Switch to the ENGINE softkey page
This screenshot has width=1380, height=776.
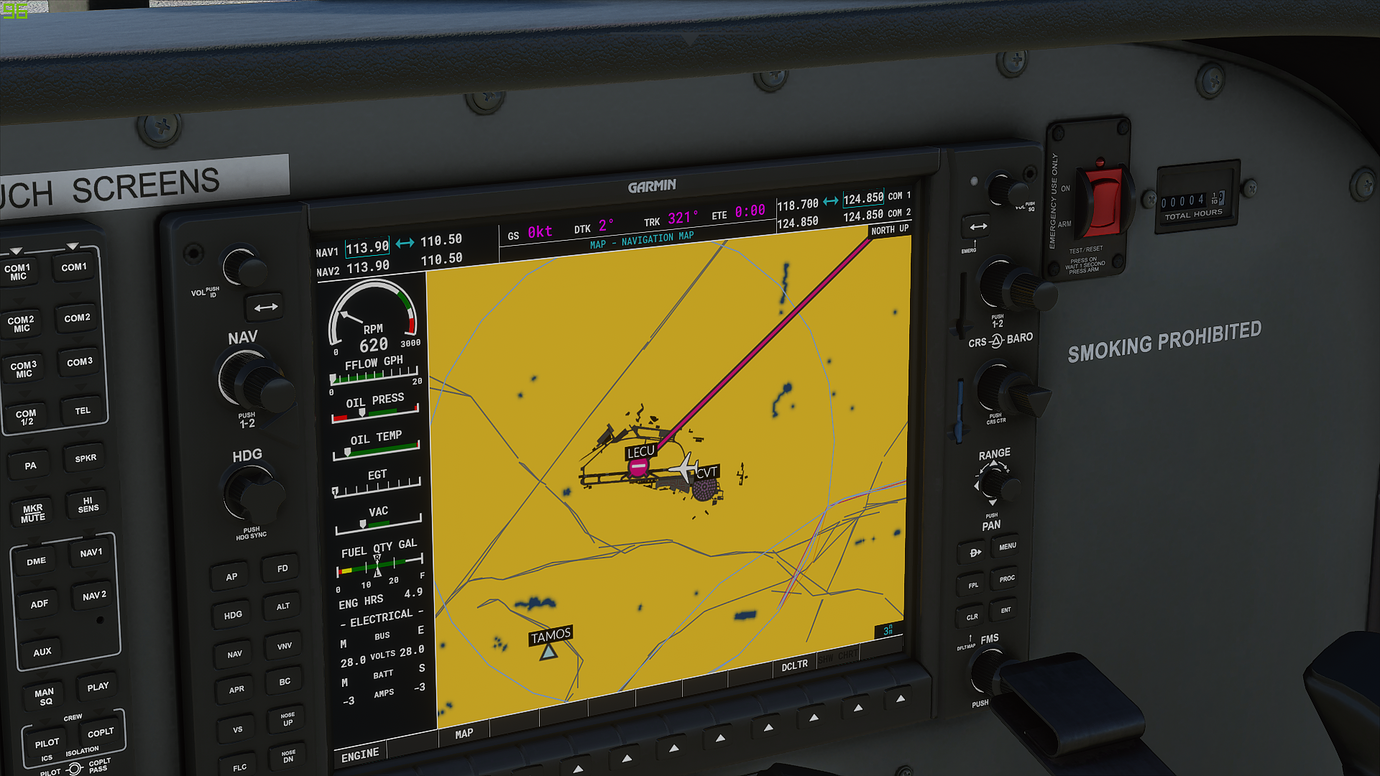coord(359,753)
